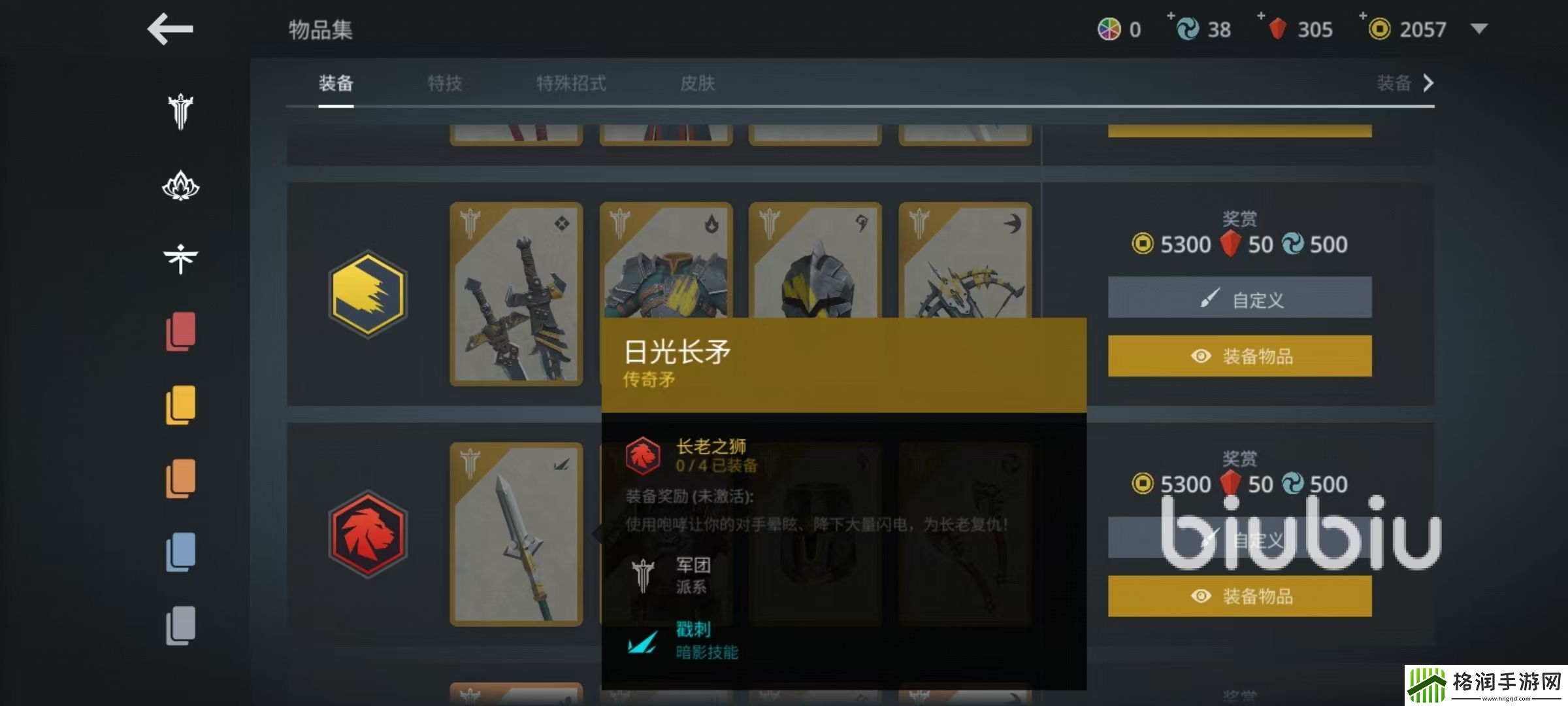
Task: Open the Heralds lotus icon in sidebar
Action: (x=182, y=186)
